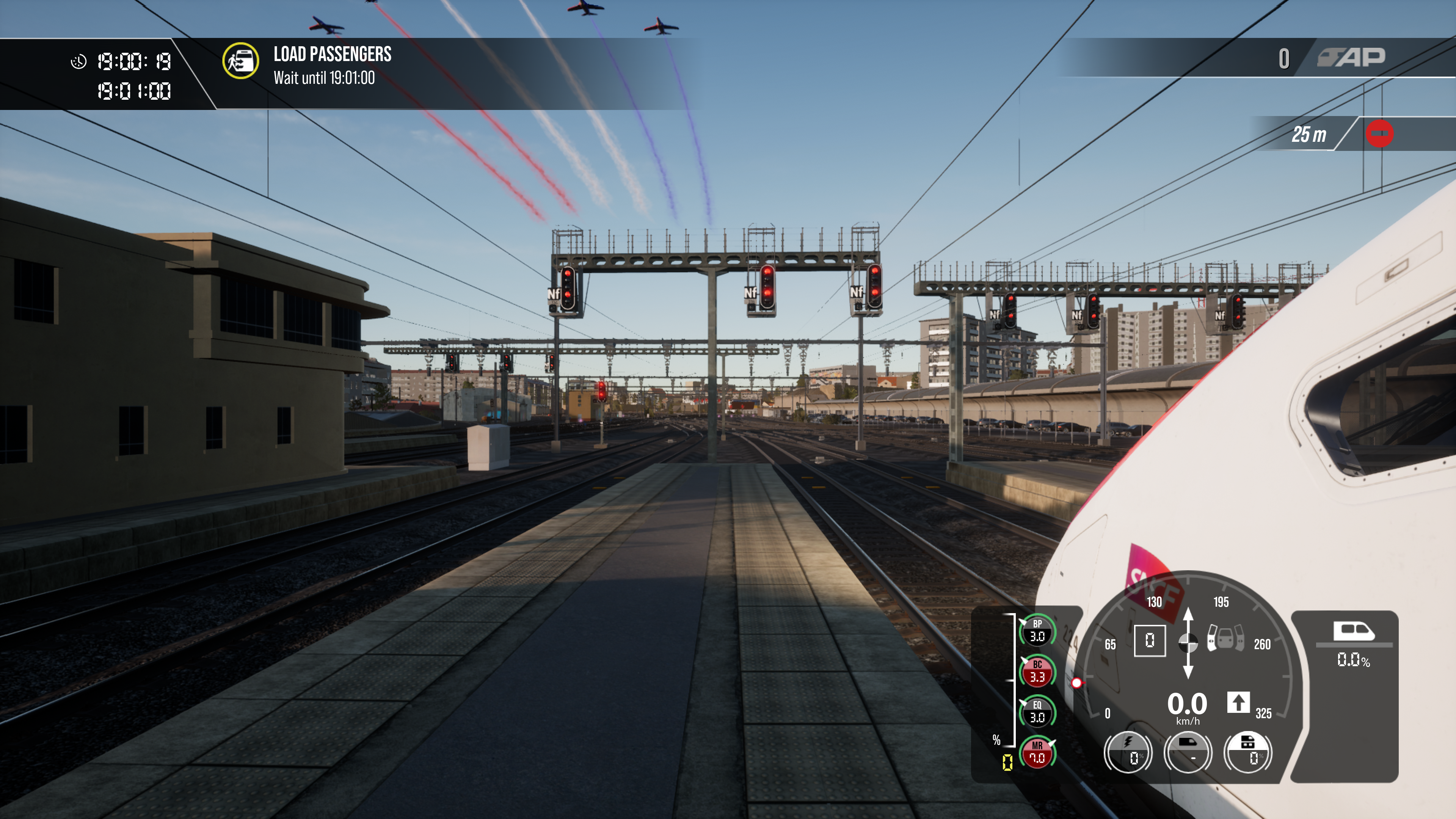The height and width of the screenshot is (819, 1456).
Task: Click the train door status icon
Action: (x=1225, y=638)
